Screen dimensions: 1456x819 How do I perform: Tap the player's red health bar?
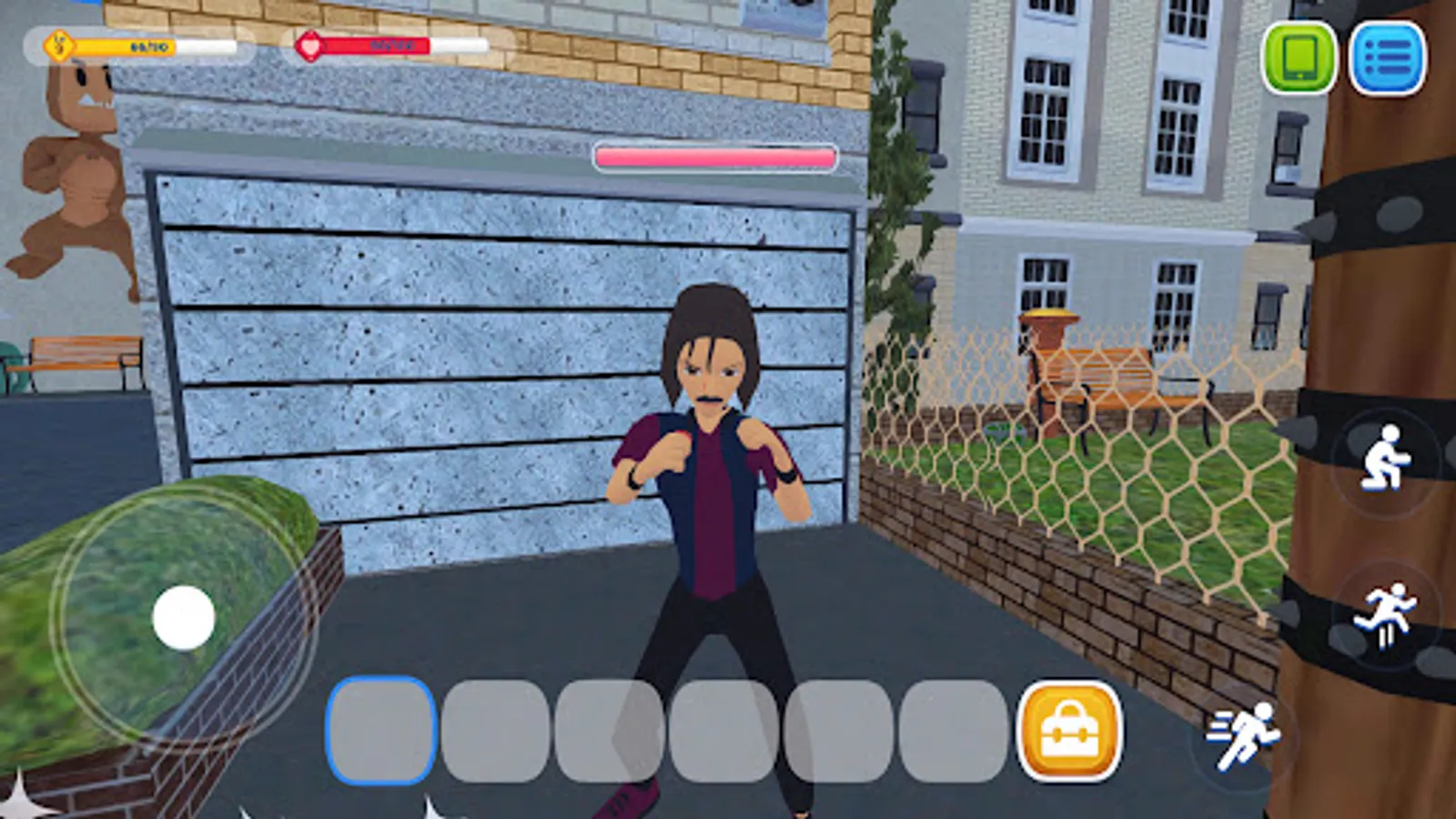tap(382, 43)
